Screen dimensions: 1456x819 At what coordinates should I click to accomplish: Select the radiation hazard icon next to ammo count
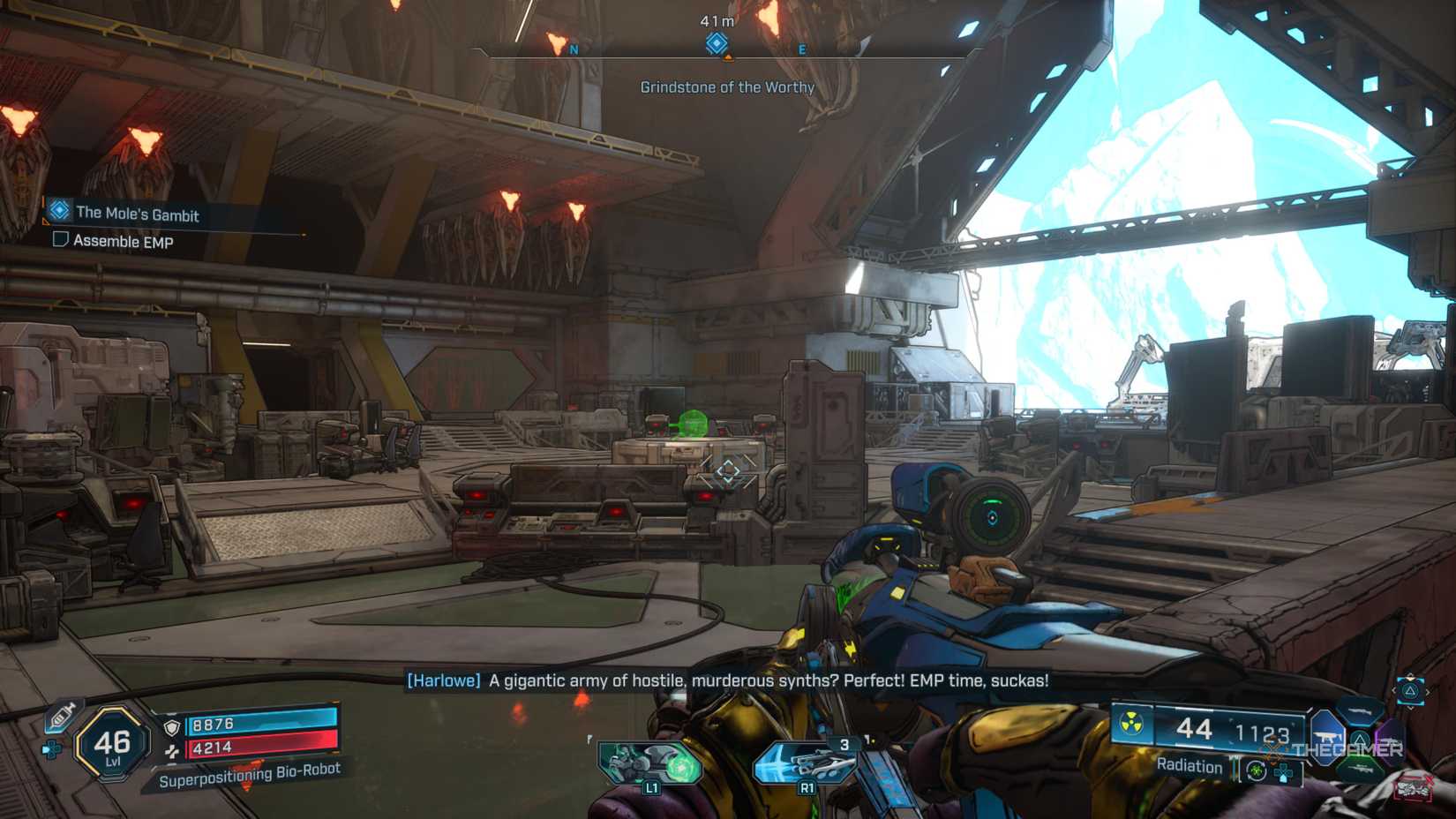tap(1130, 723)
